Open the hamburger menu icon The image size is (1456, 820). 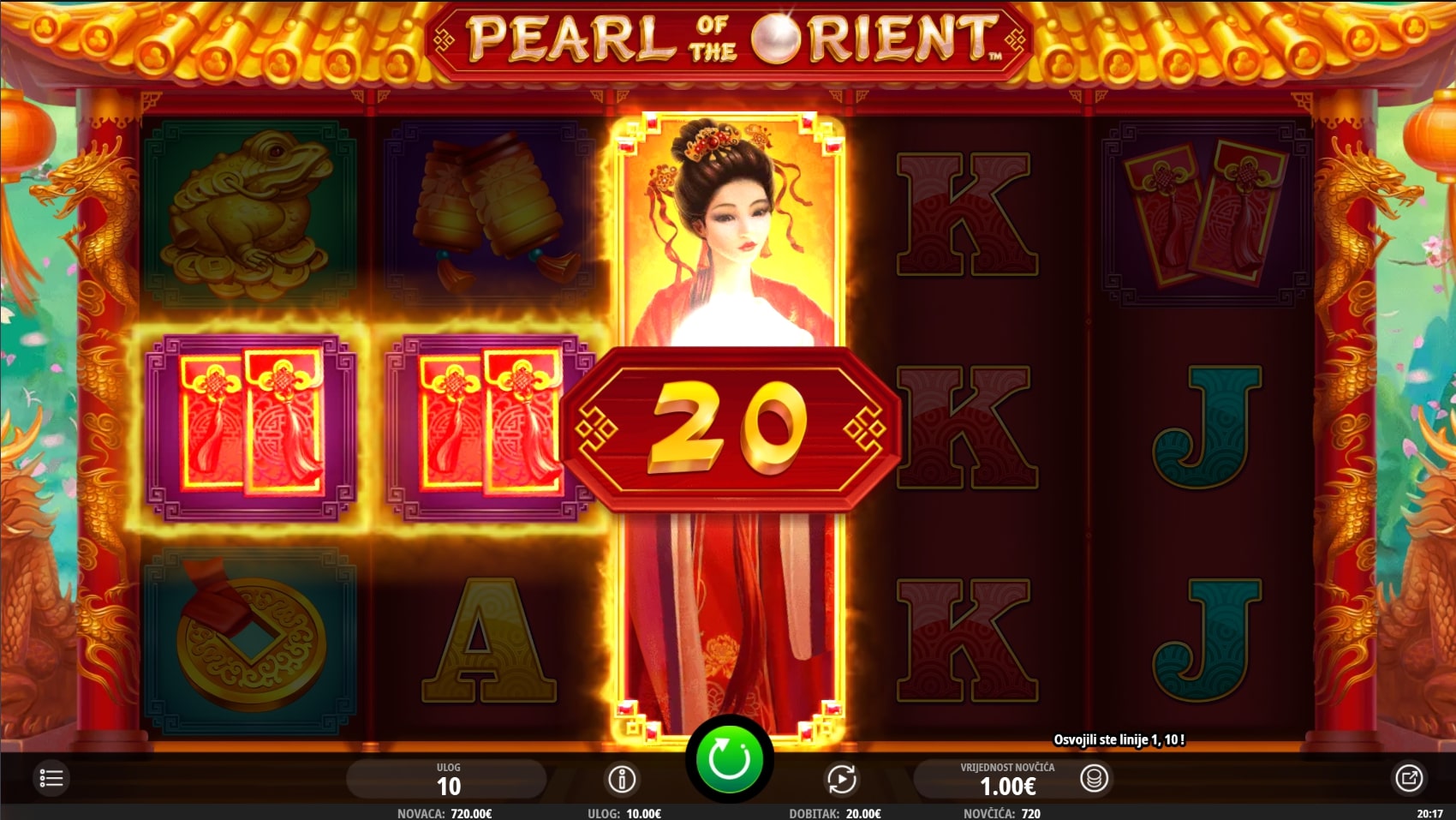coord(51,778)
